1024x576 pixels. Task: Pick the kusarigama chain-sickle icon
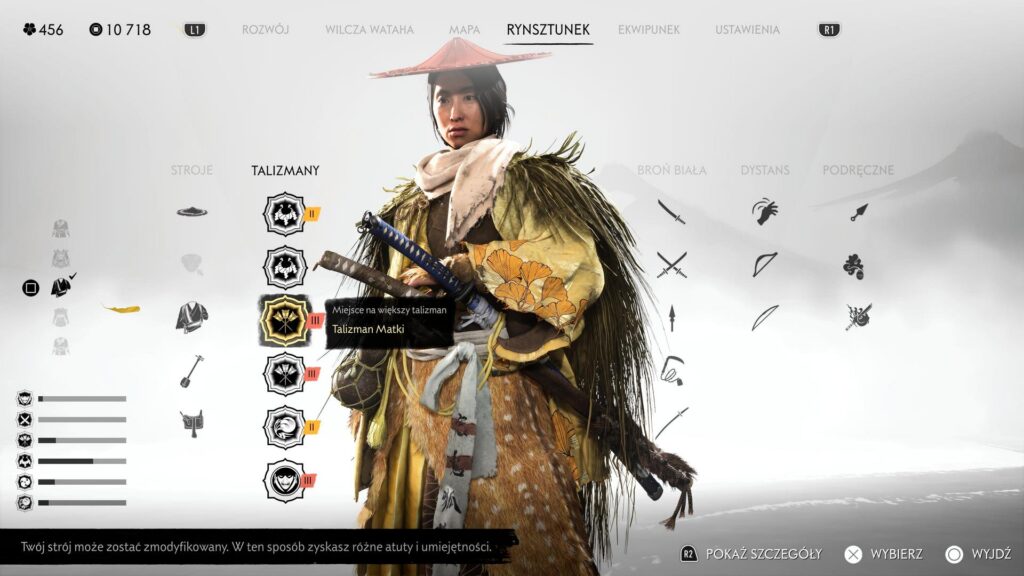point(671,370)
